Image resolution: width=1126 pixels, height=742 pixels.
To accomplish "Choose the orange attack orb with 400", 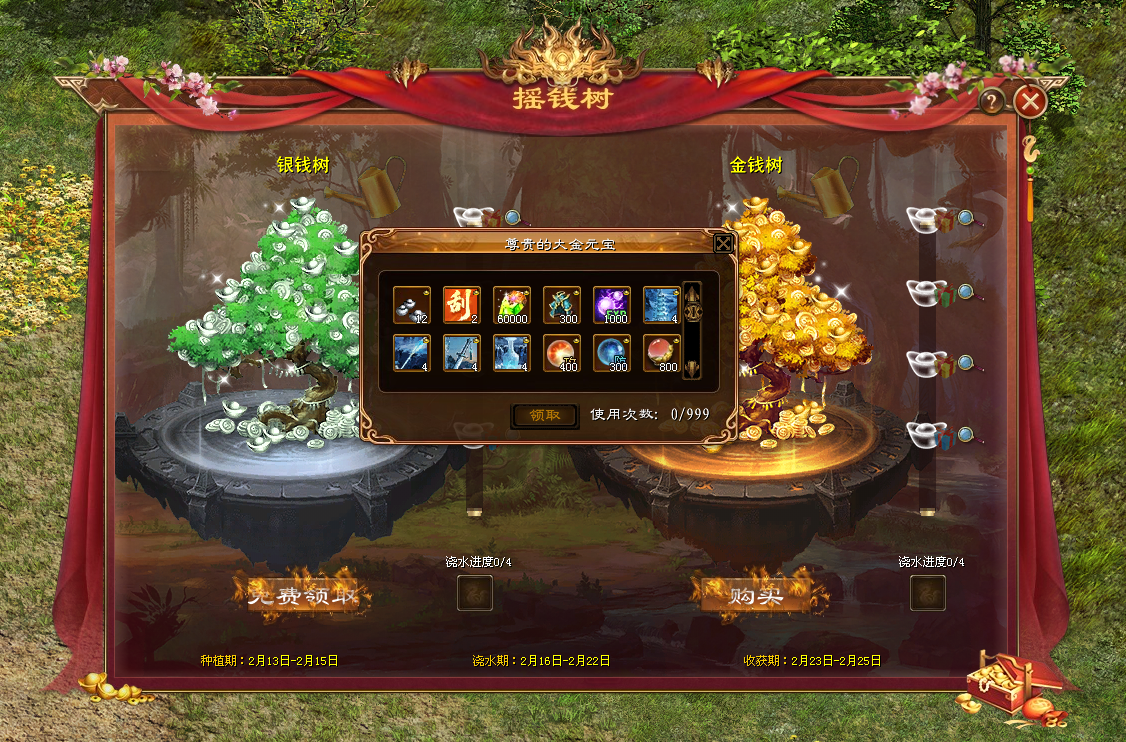I will click(561, 353).
